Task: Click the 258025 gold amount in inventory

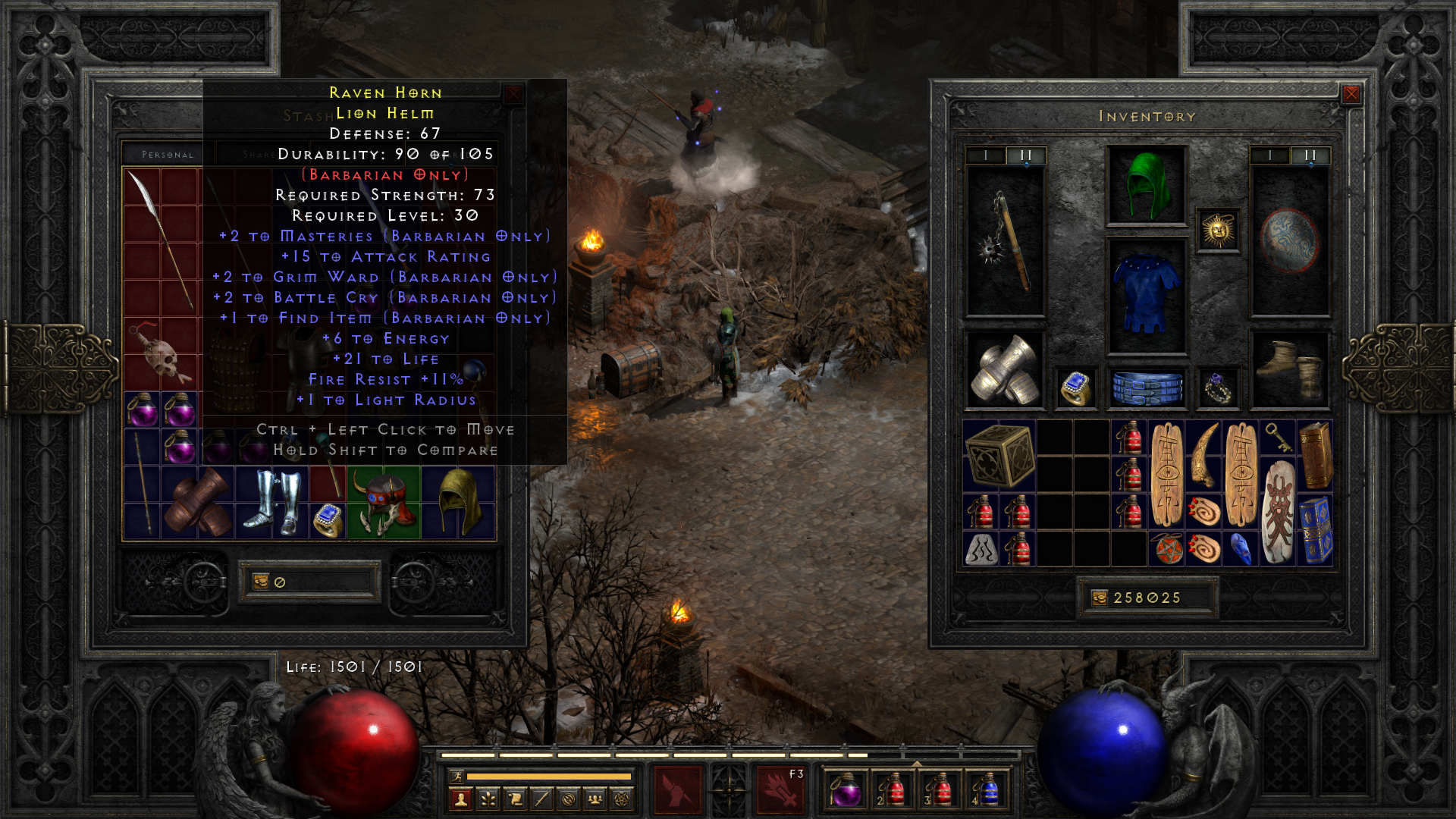Action: 1146,598
